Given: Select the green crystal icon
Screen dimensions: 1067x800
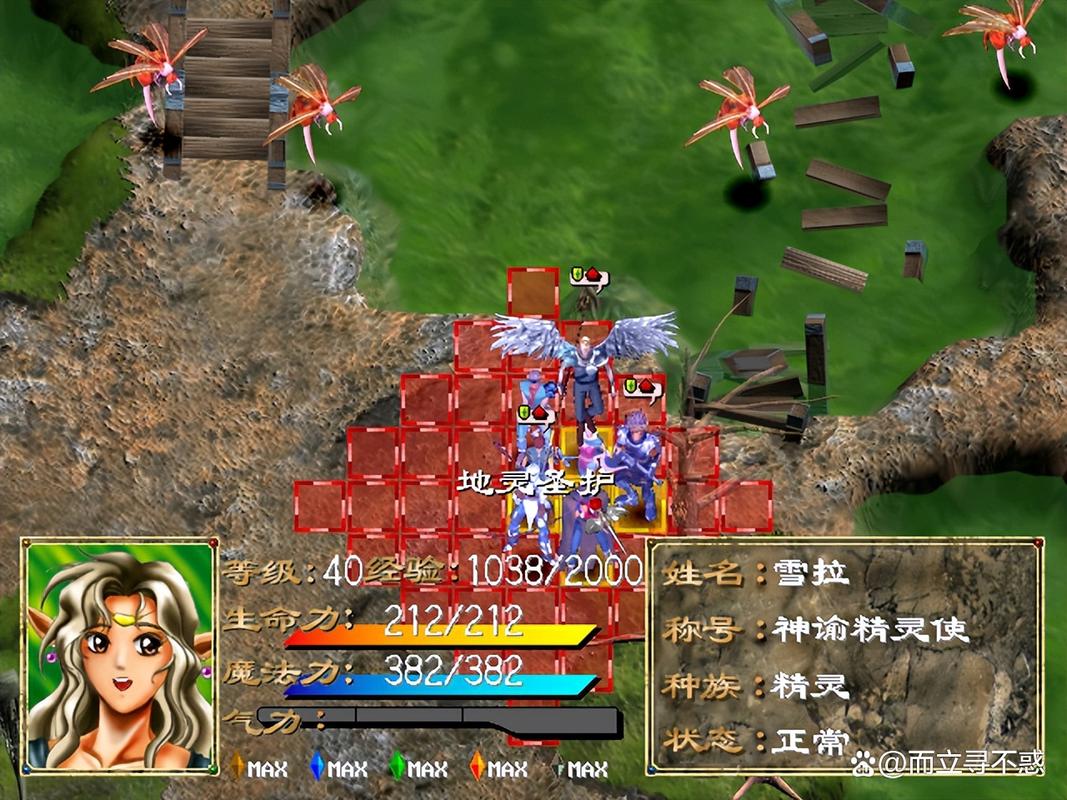Looking at the screenshot, I should (397, 767).
